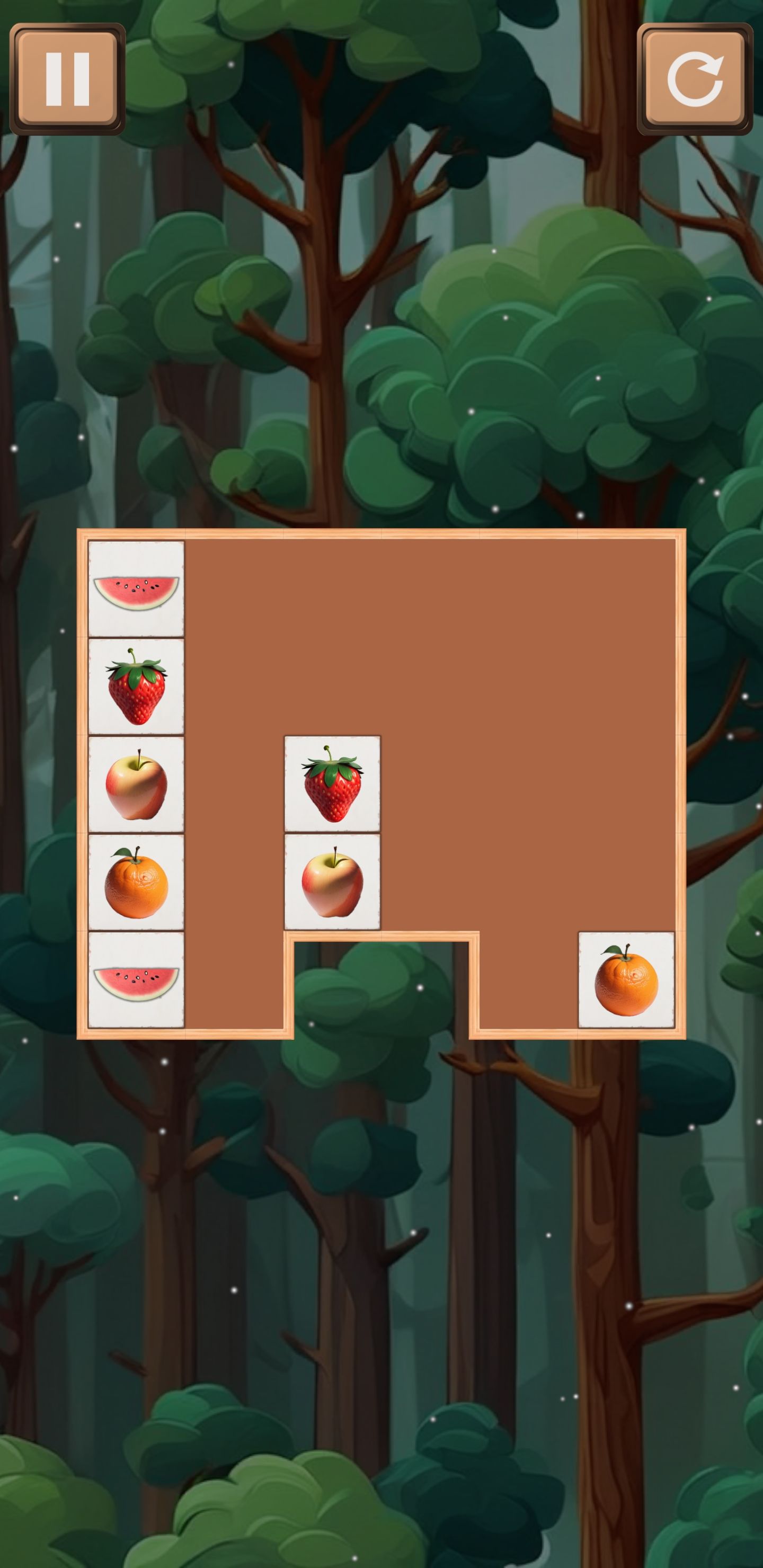Restart the level with the circular arrow
This screenshot has height=1568, width=763.
click(694, 79)
